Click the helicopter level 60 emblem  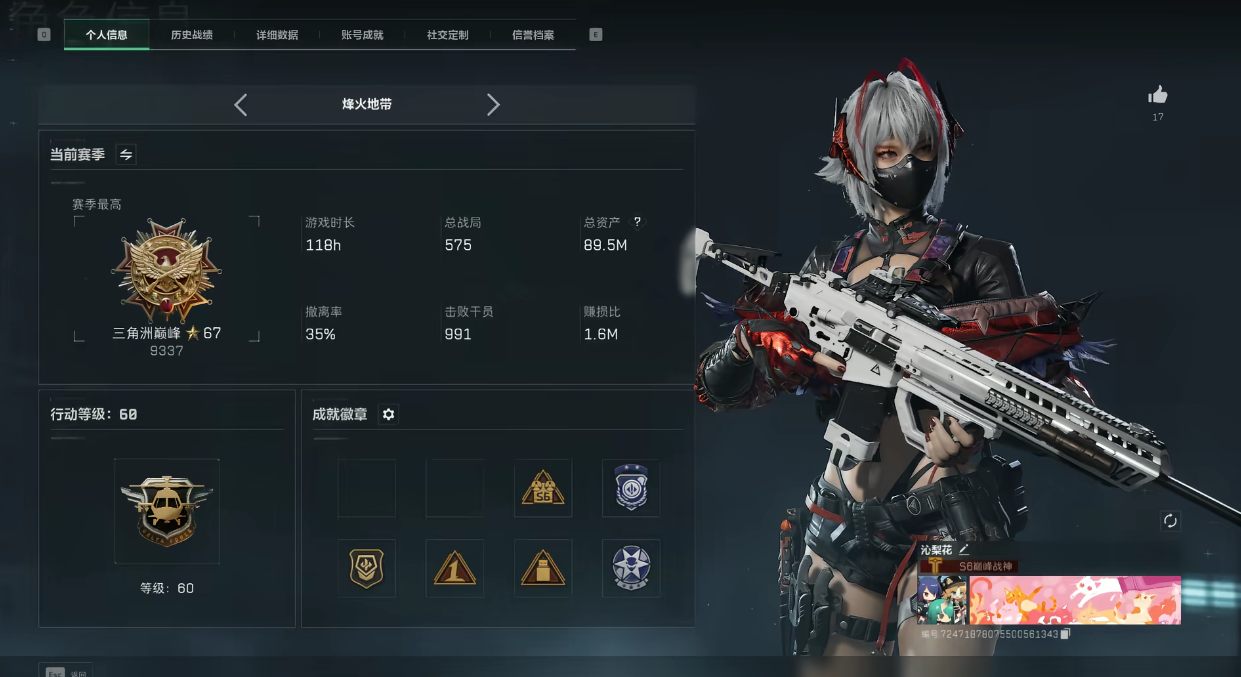pos(166,510)
